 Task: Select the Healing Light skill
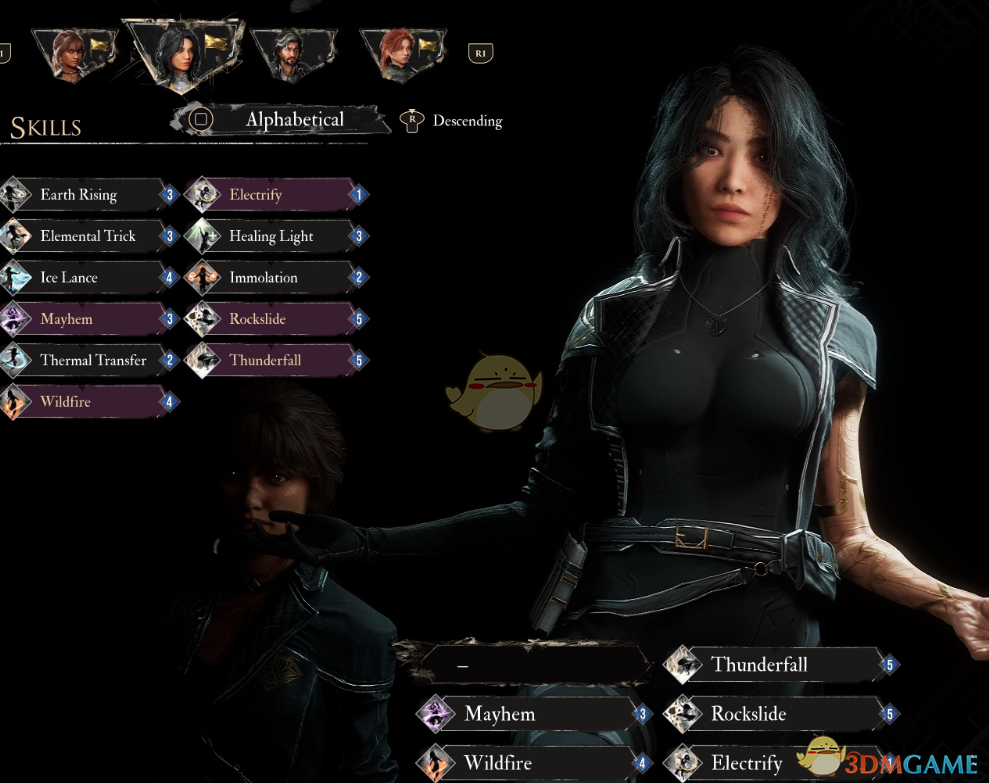coord(272,236)
